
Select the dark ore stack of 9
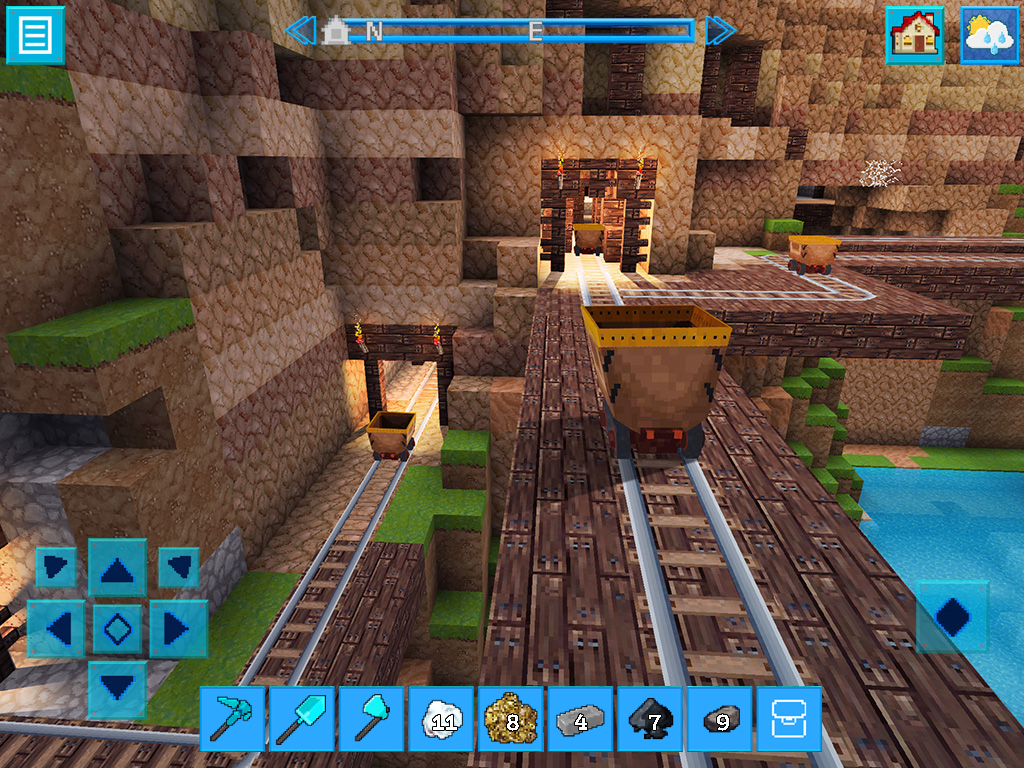(719, 718)
